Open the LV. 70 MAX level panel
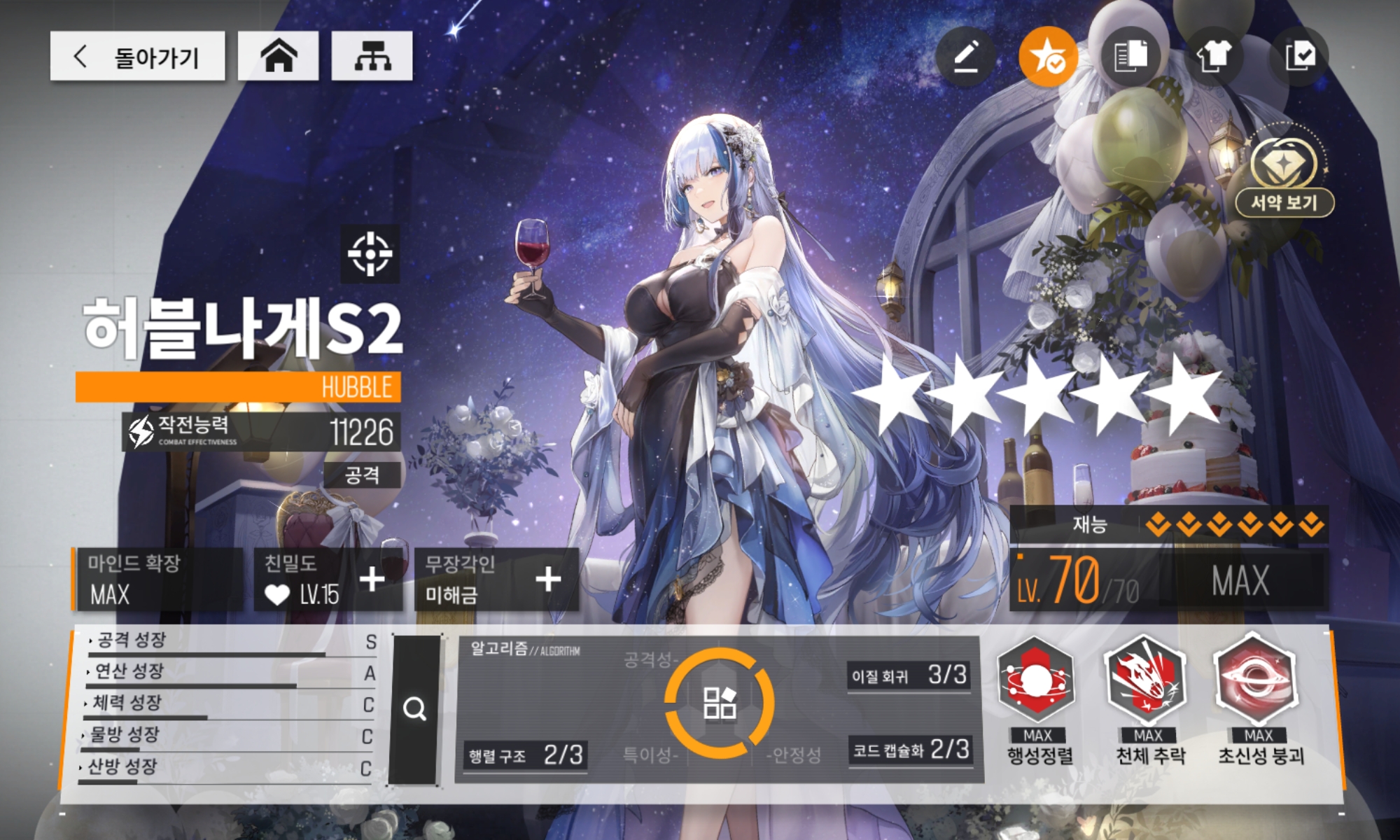1400x840 pixels. [1168, 581]
